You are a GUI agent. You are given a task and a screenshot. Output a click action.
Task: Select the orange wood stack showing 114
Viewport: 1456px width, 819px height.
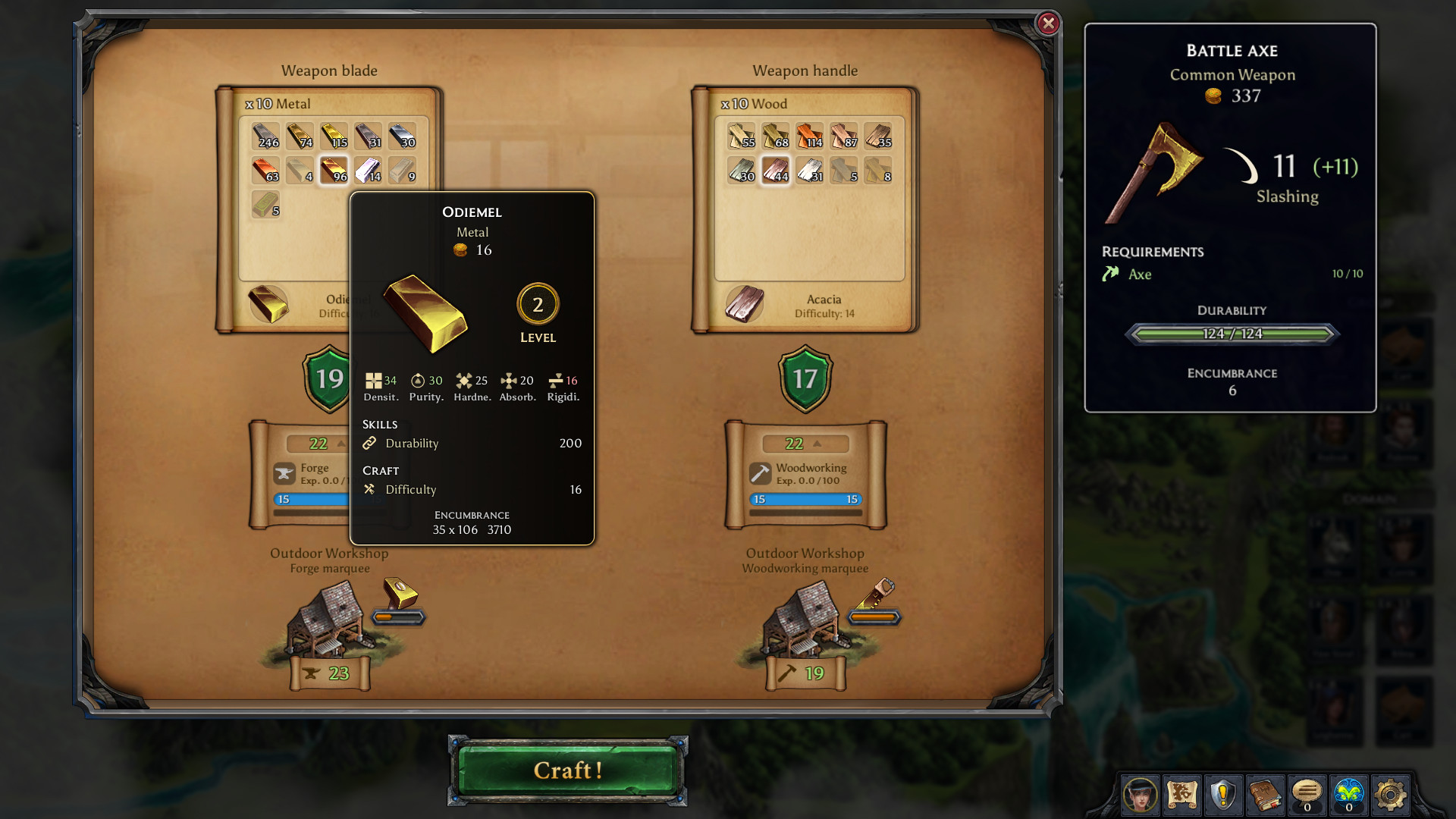point(809,136)
